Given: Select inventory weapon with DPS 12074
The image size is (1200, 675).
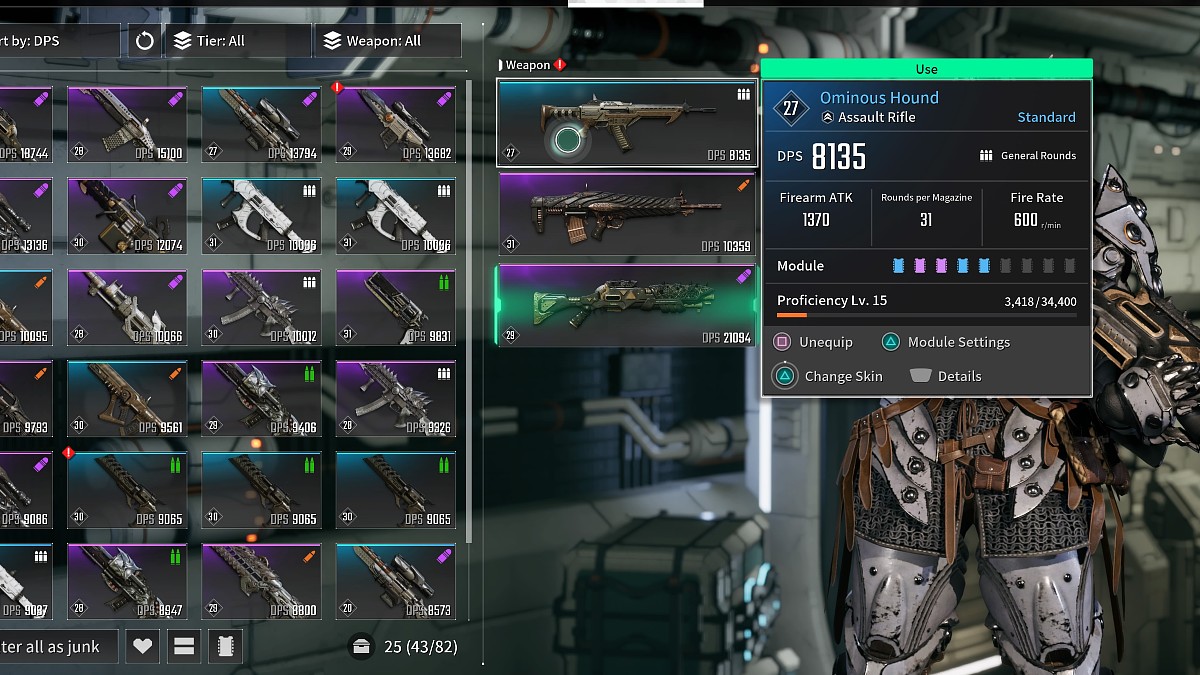Looking at the screenshot, I should (127, 215).
